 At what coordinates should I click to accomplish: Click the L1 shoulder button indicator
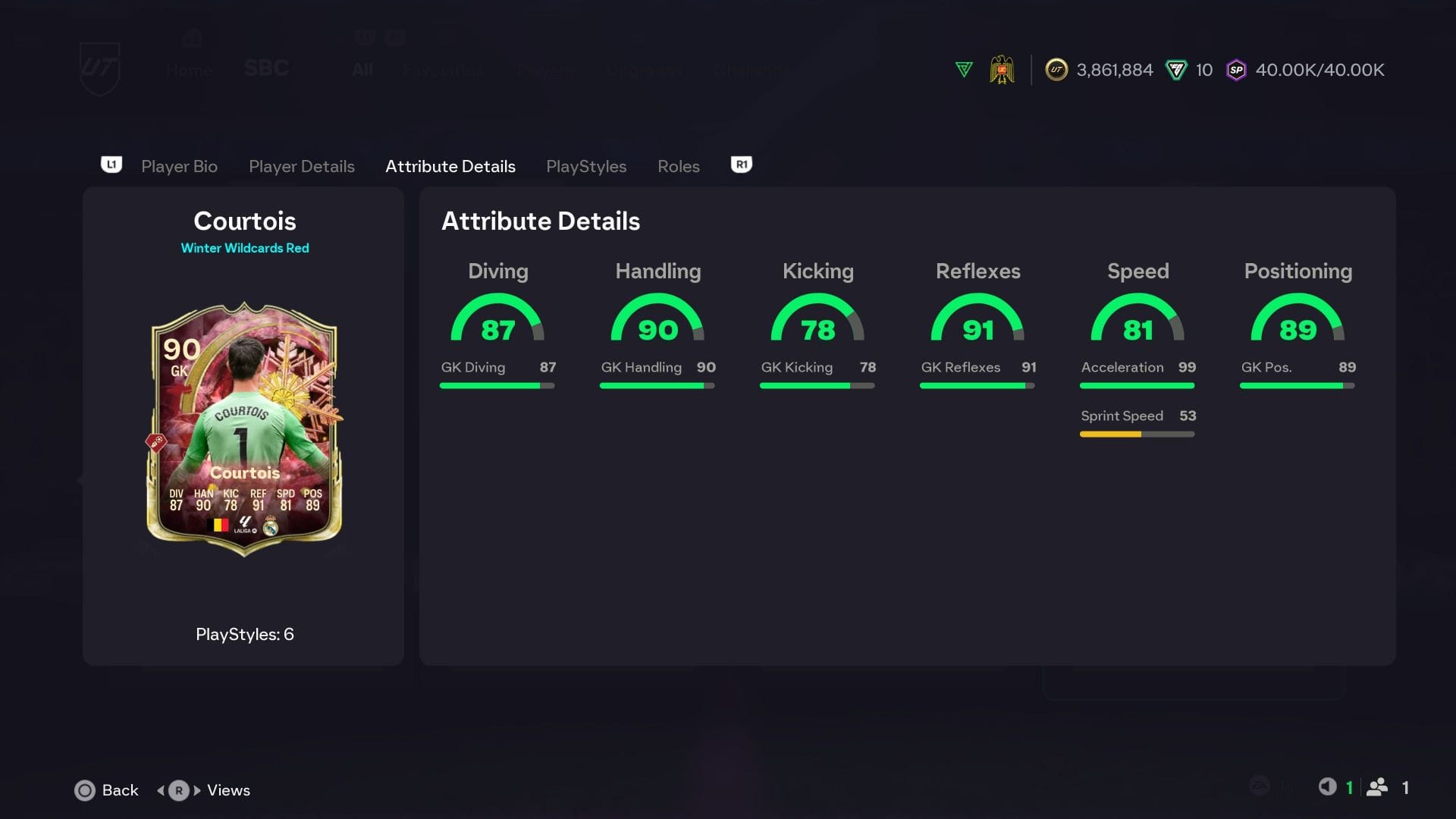tap(111, 165)
